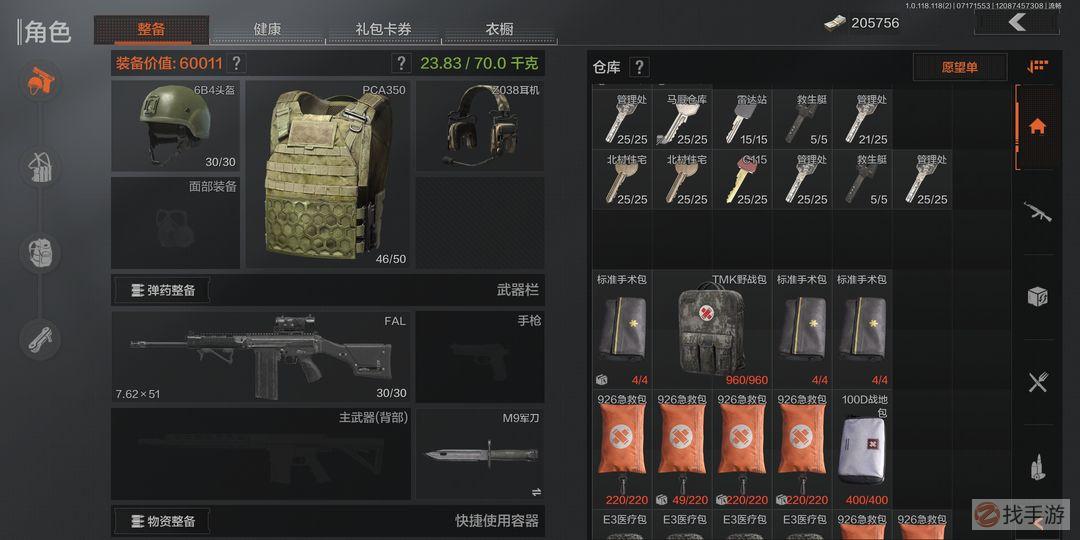Switch to the 健康 tab
The height and width of the screenshot is (540, 1080).
pyautogui.click(x=267, y=29)
